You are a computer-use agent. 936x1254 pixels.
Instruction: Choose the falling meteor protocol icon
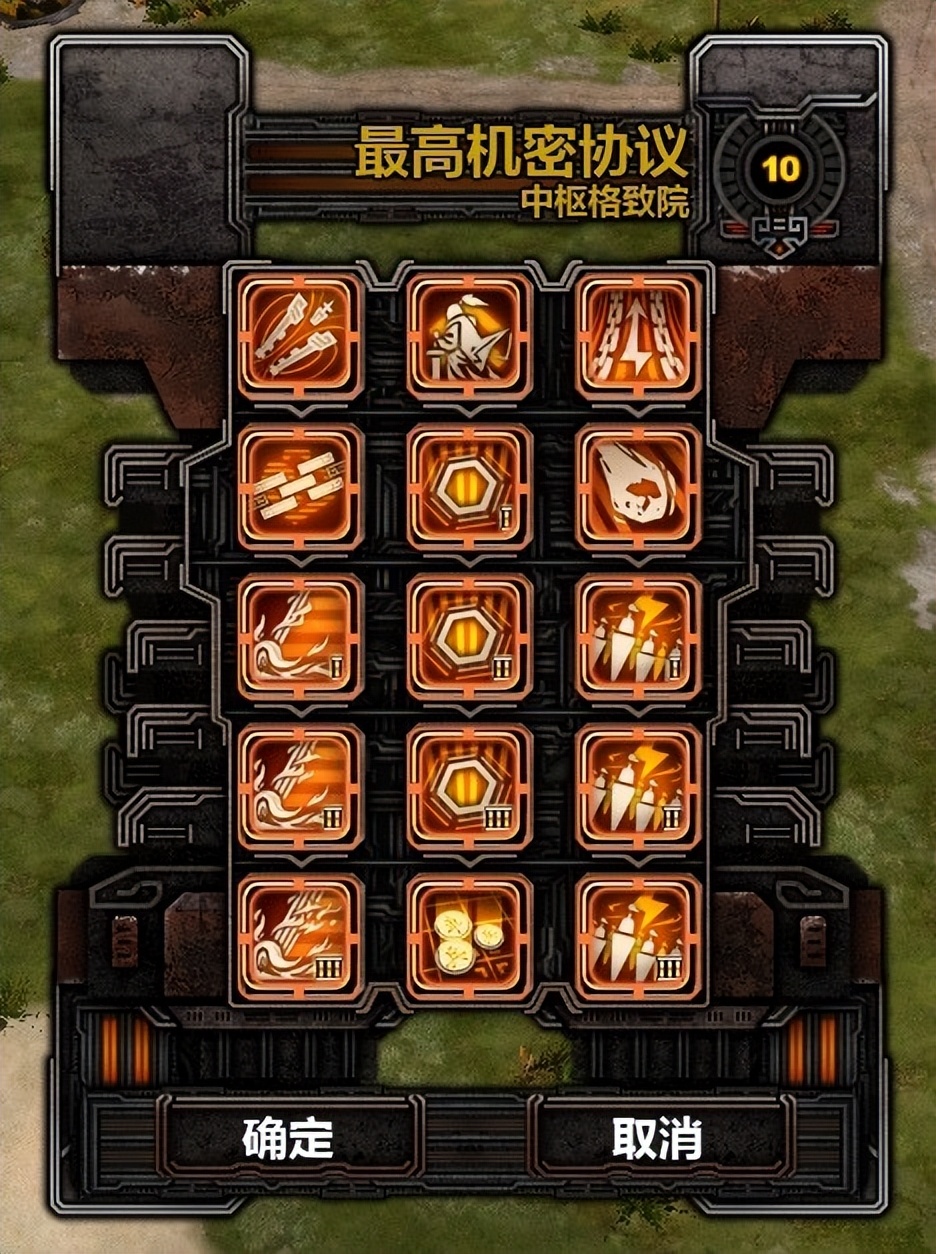tap(638, 486)
